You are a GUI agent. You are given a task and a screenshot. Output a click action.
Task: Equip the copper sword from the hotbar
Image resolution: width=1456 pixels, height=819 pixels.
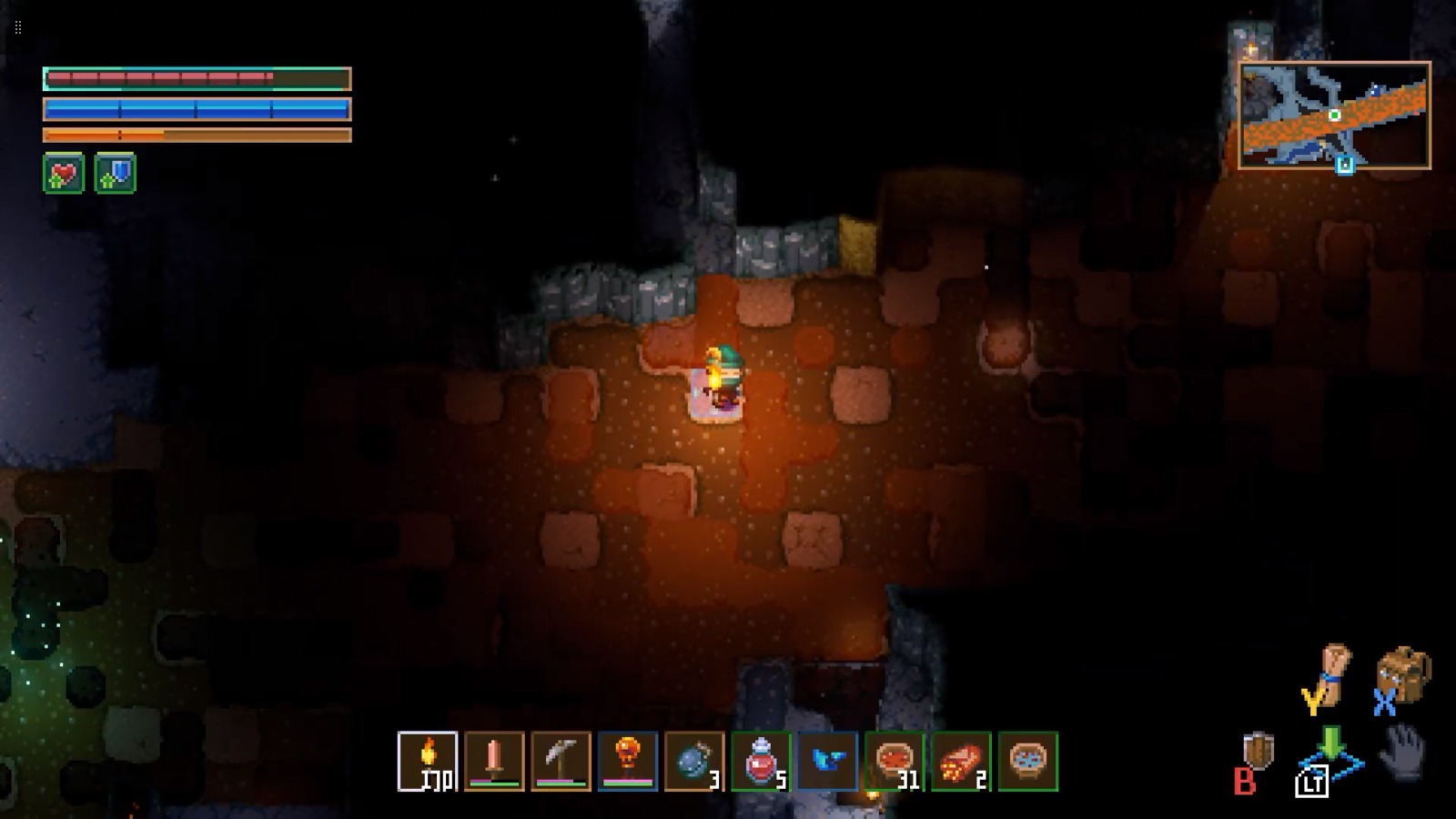pyautogui.click(x=494, y=761)
